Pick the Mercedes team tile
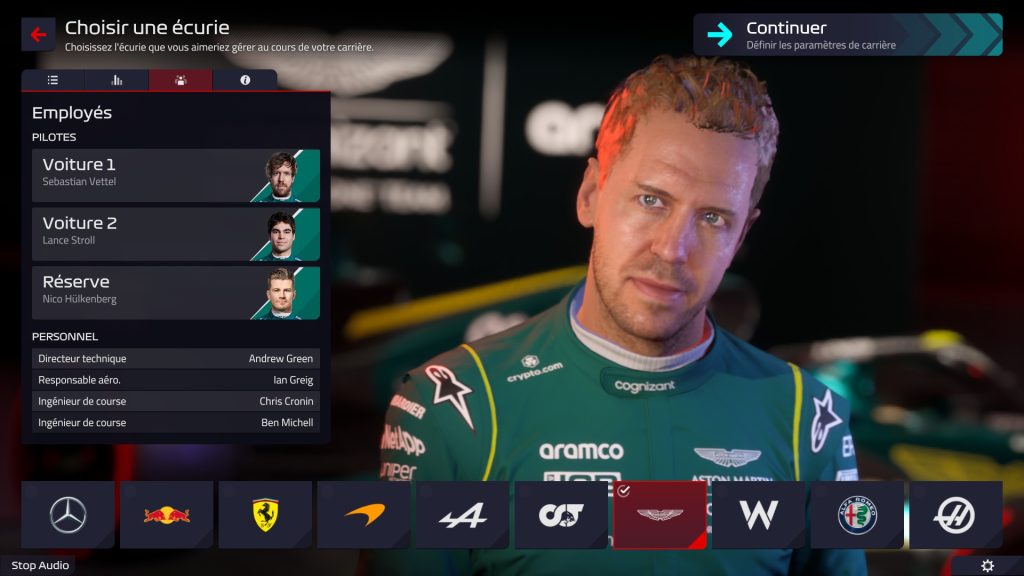This screenshot has height=576, width=1024. click(x=68, y=515)
